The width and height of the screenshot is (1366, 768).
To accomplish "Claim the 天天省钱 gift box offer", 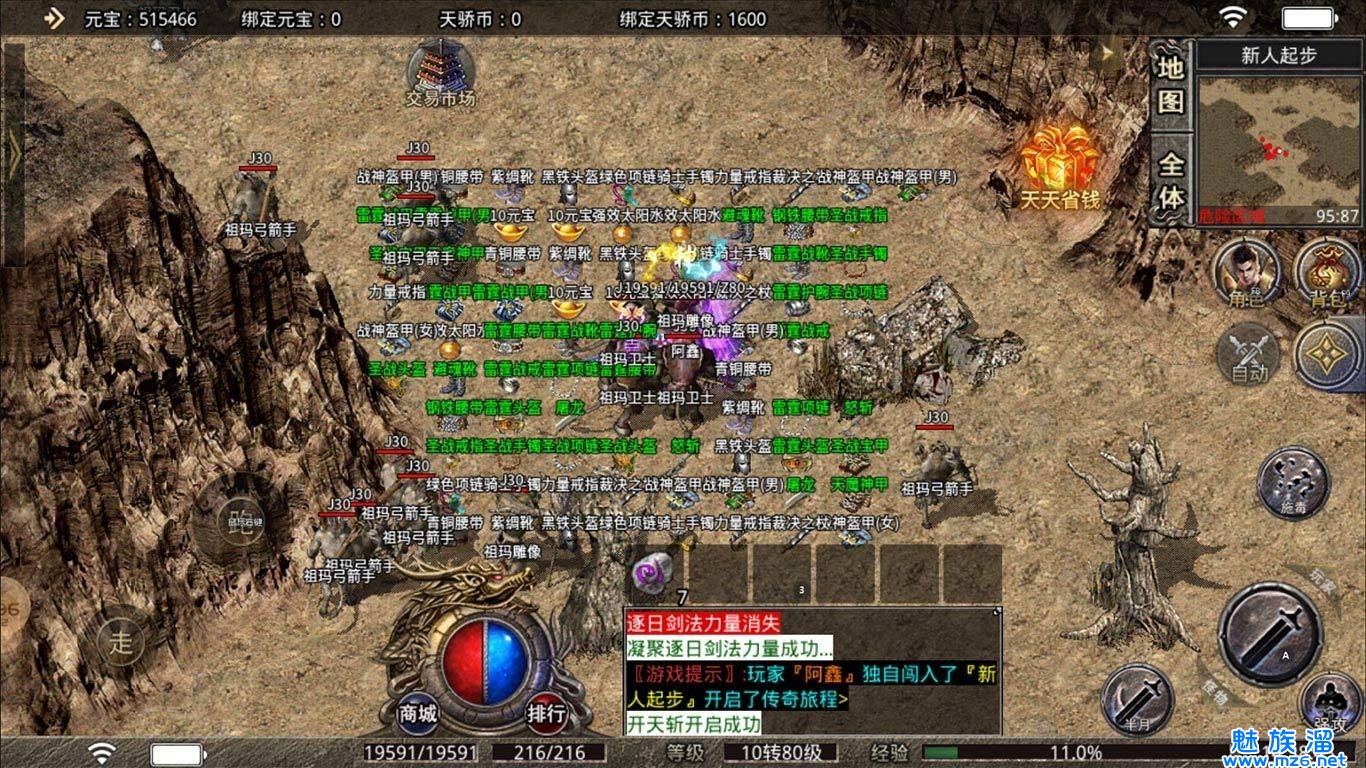I will tap(1060, 165).
